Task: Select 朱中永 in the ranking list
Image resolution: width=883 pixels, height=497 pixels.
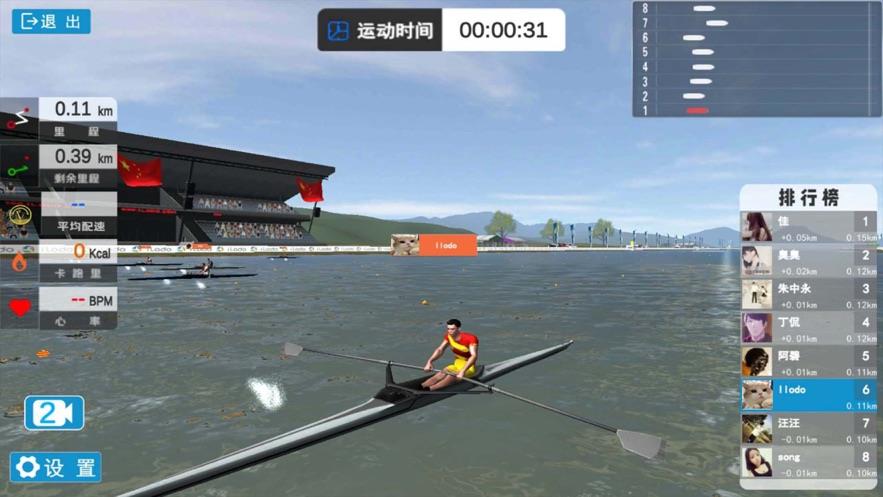Action: 808,294
